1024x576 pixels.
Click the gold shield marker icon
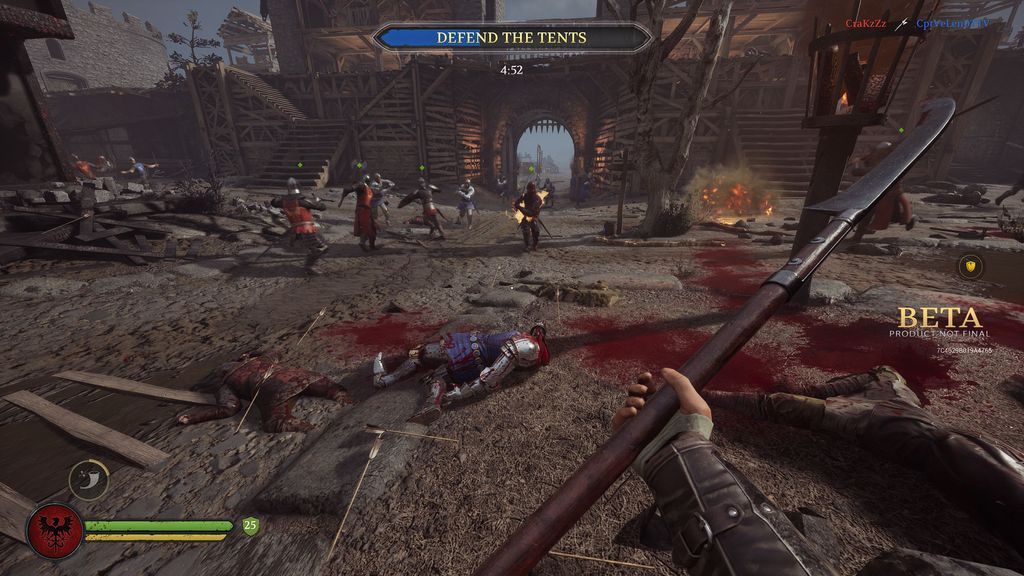click(970, 266)
